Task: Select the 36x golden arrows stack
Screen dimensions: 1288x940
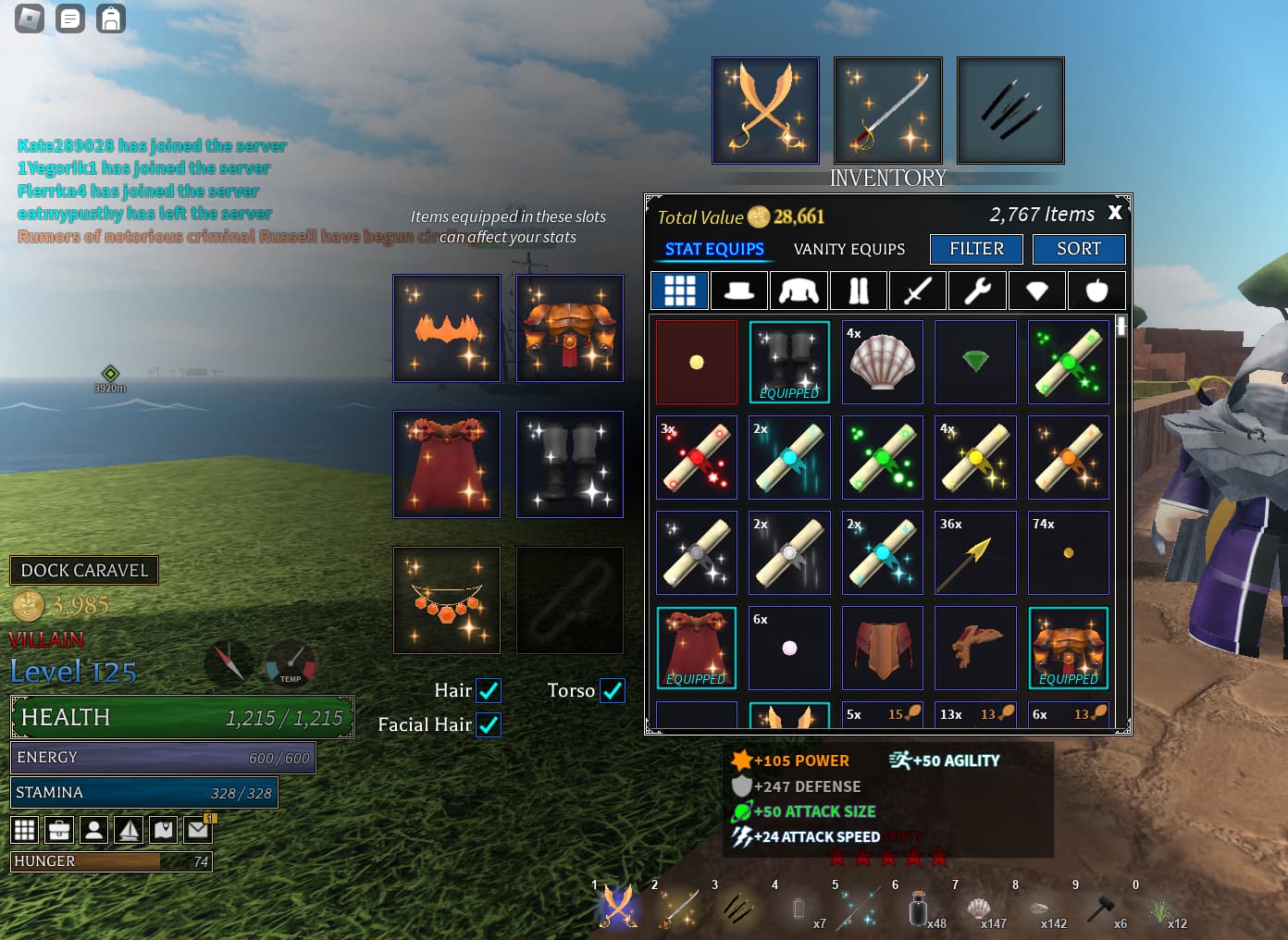Action: [975, 552]
